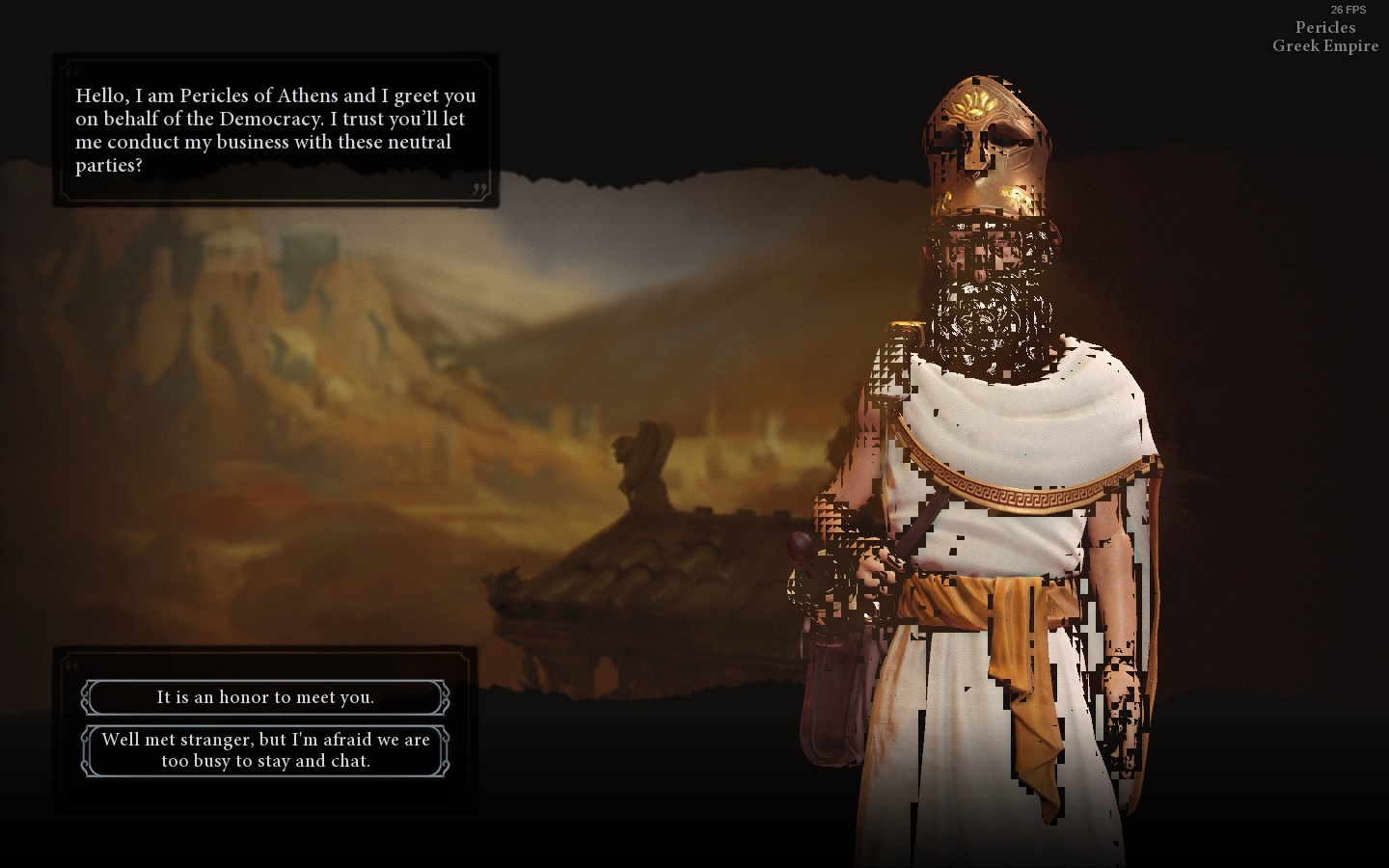Choose "It is an honor to meet you."

click(265, 696)
